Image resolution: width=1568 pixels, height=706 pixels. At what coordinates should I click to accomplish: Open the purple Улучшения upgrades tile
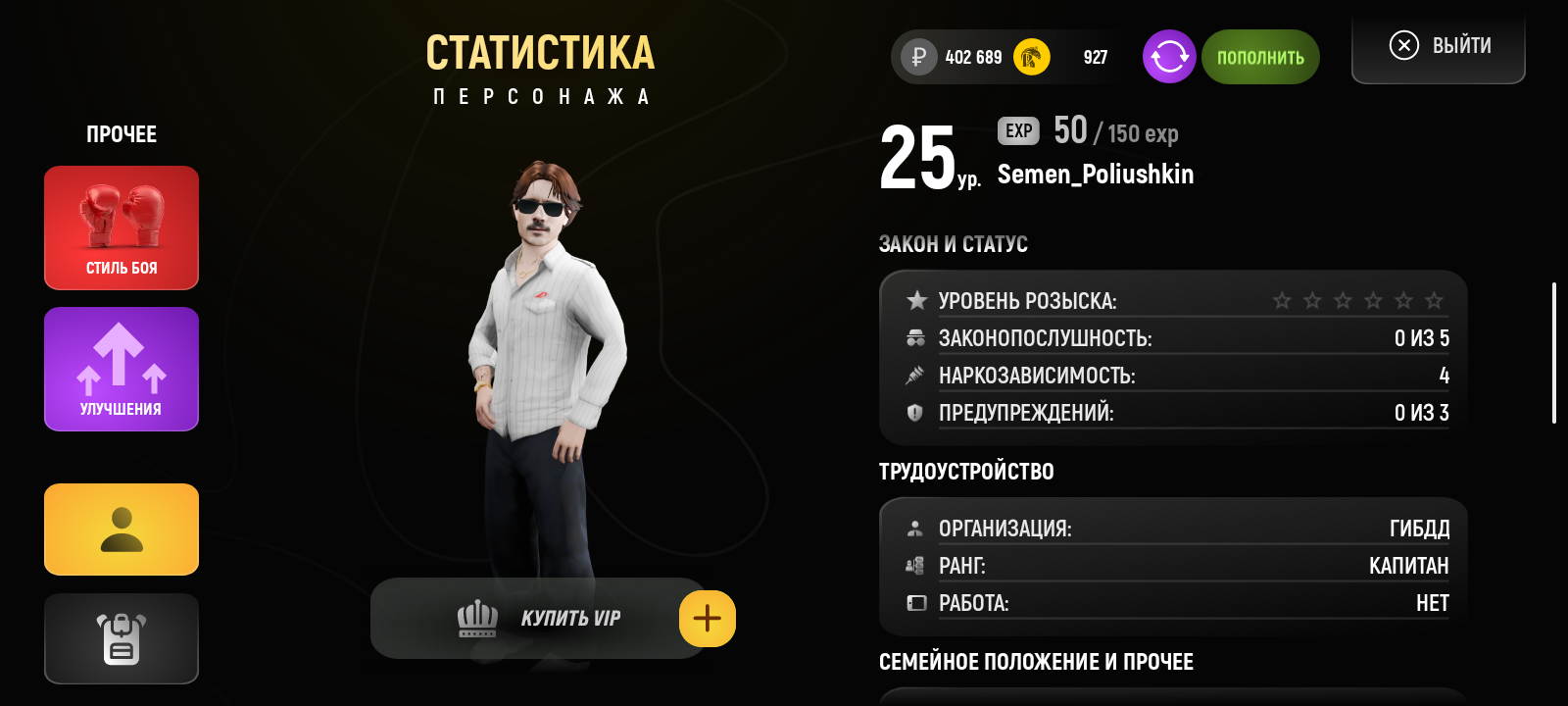122,369
